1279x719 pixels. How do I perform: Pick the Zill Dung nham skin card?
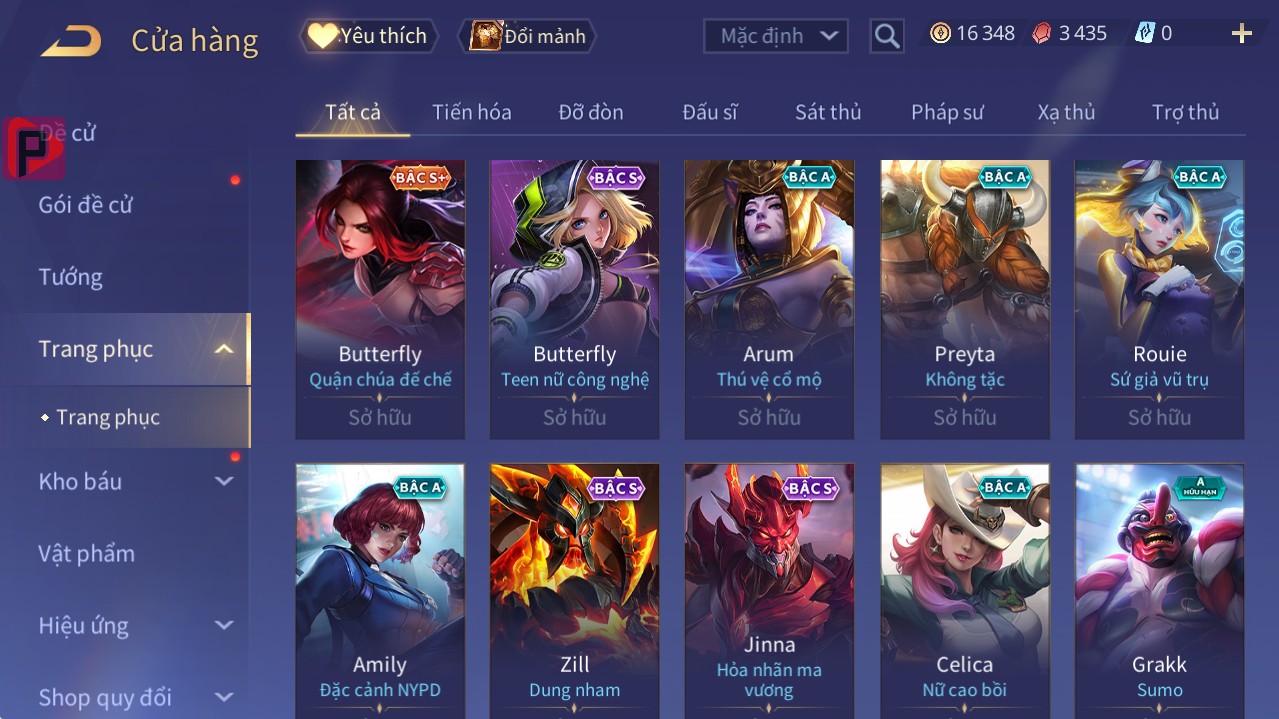coord(574,590)
